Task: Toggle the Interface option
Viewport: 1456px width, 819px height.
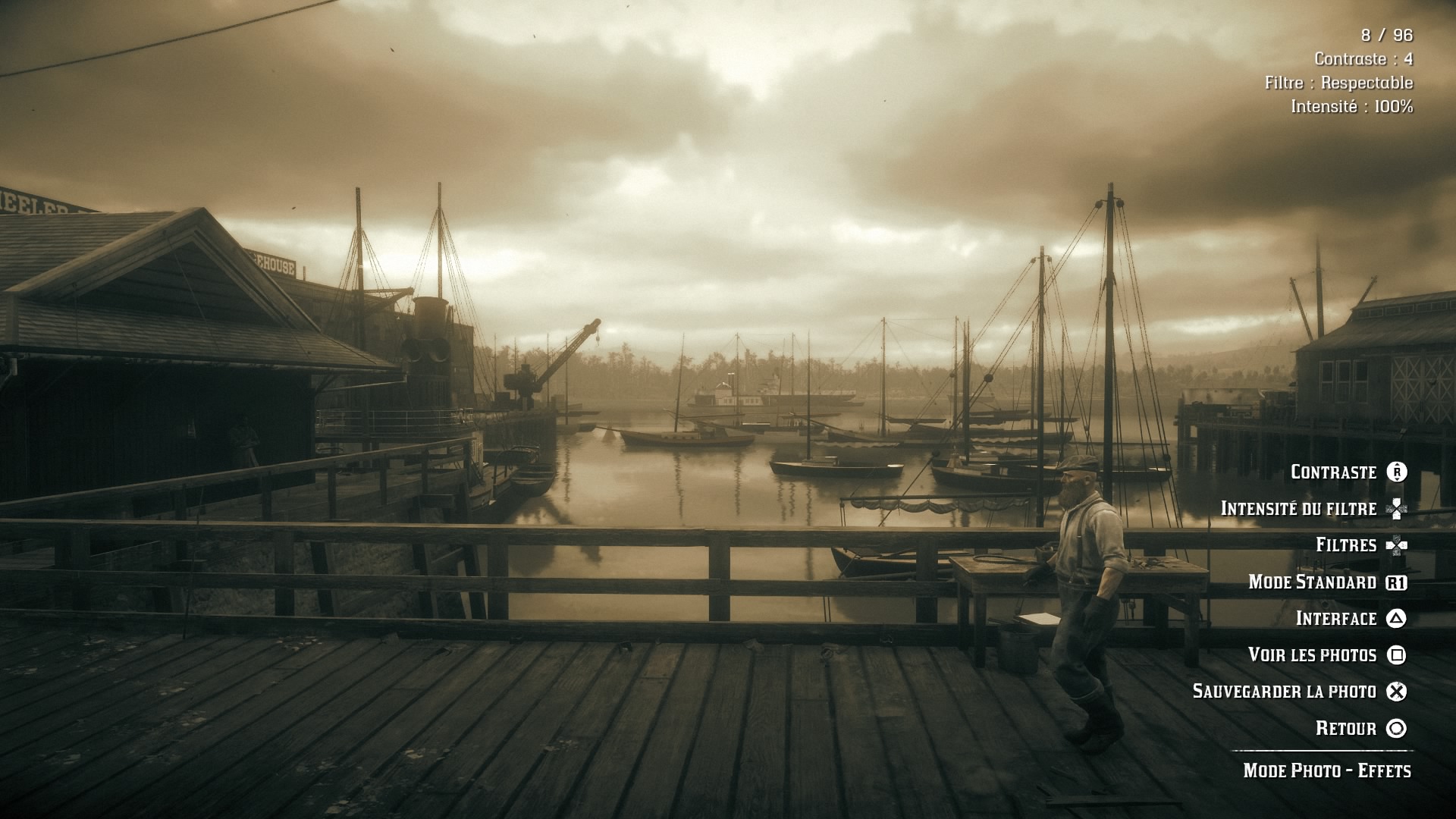Action: (x=1336, y=619)
